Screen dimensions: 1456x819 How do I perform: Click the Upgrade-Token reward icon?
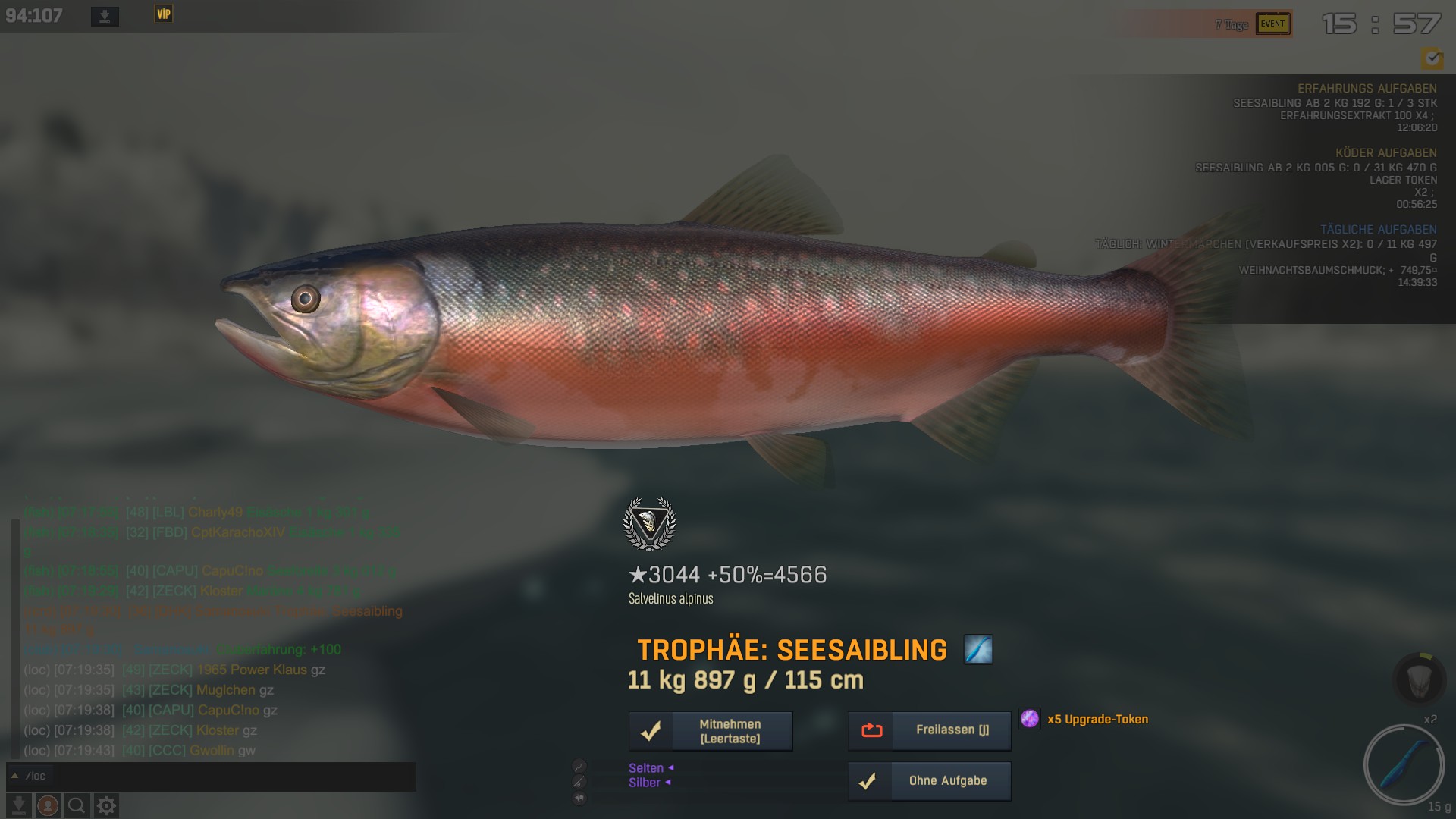(1029, 719)
